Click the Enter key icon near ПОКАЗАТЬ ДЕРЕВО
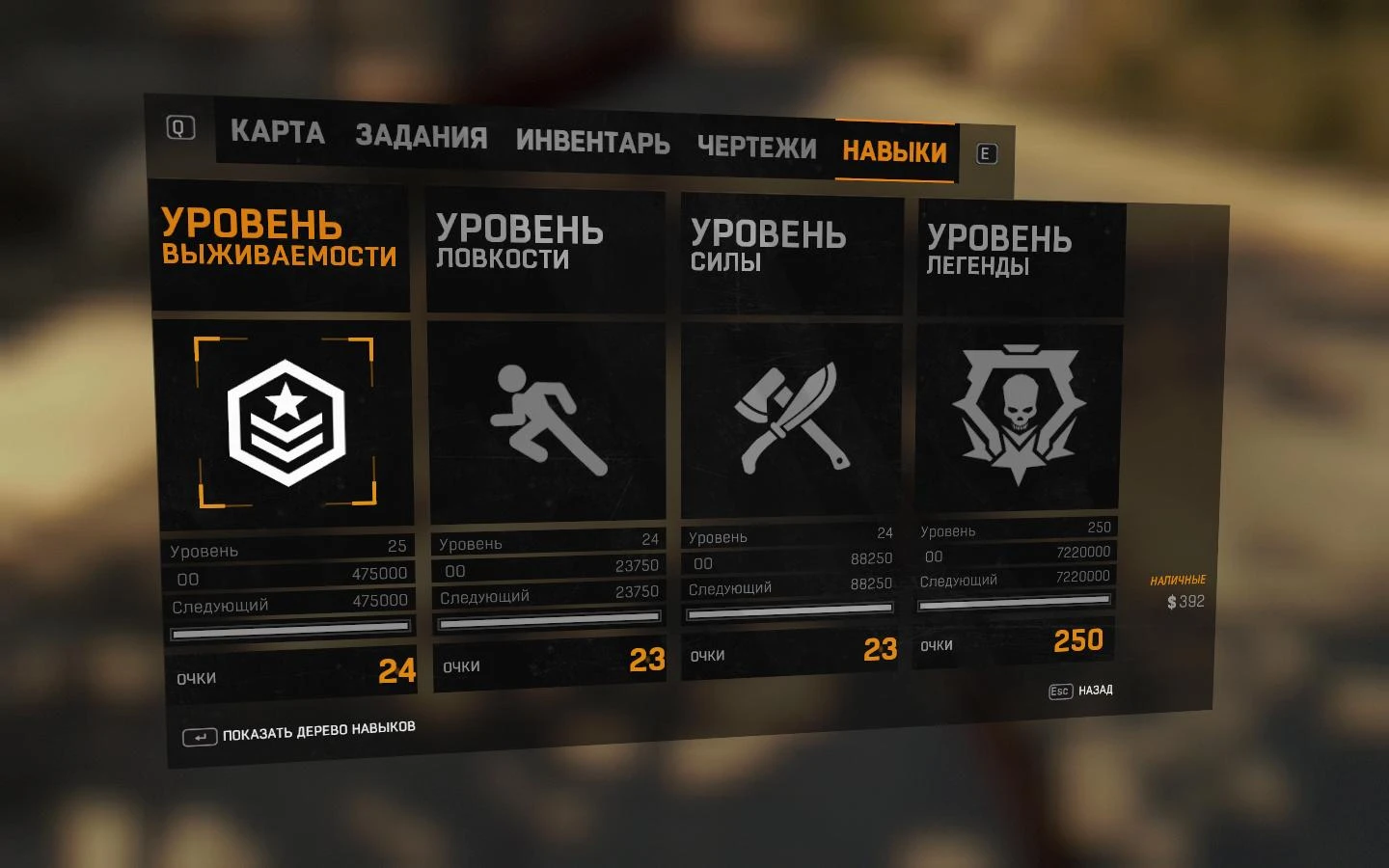 pos(200,736)
